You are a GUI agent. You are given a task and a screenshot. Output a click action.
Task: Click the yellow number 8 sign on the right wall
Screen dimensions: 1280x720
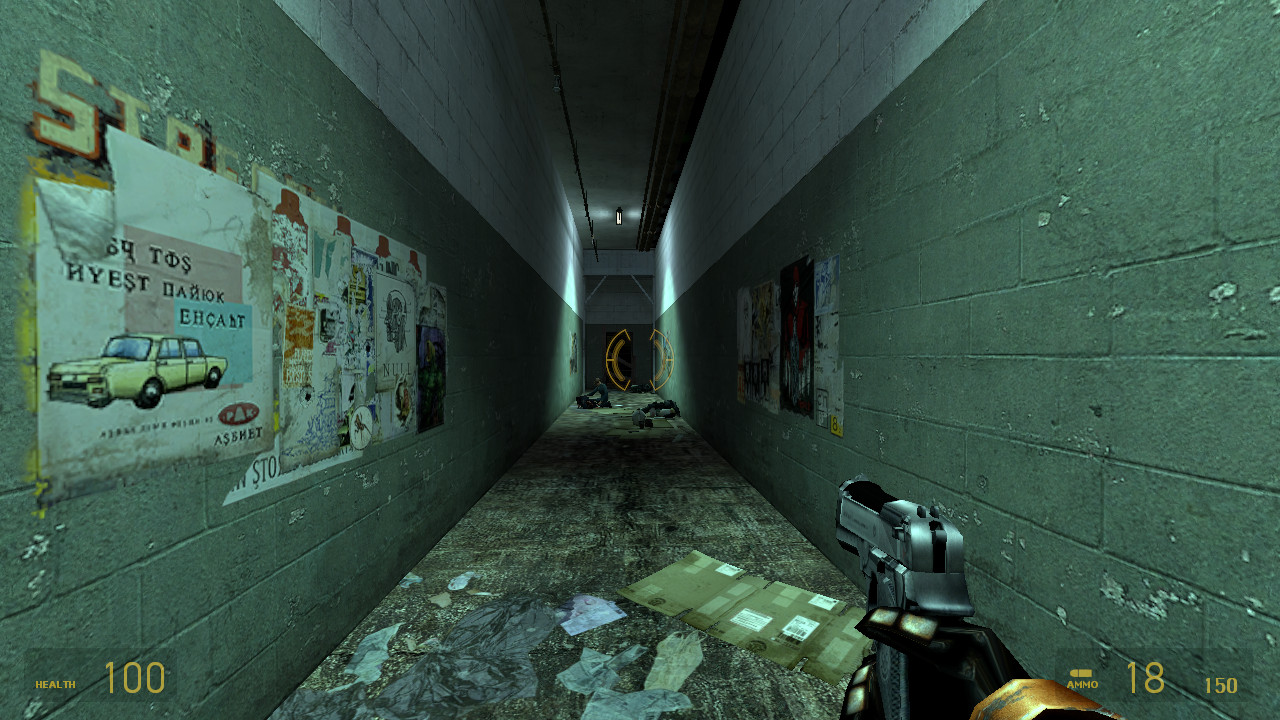(x=834, y=422)
